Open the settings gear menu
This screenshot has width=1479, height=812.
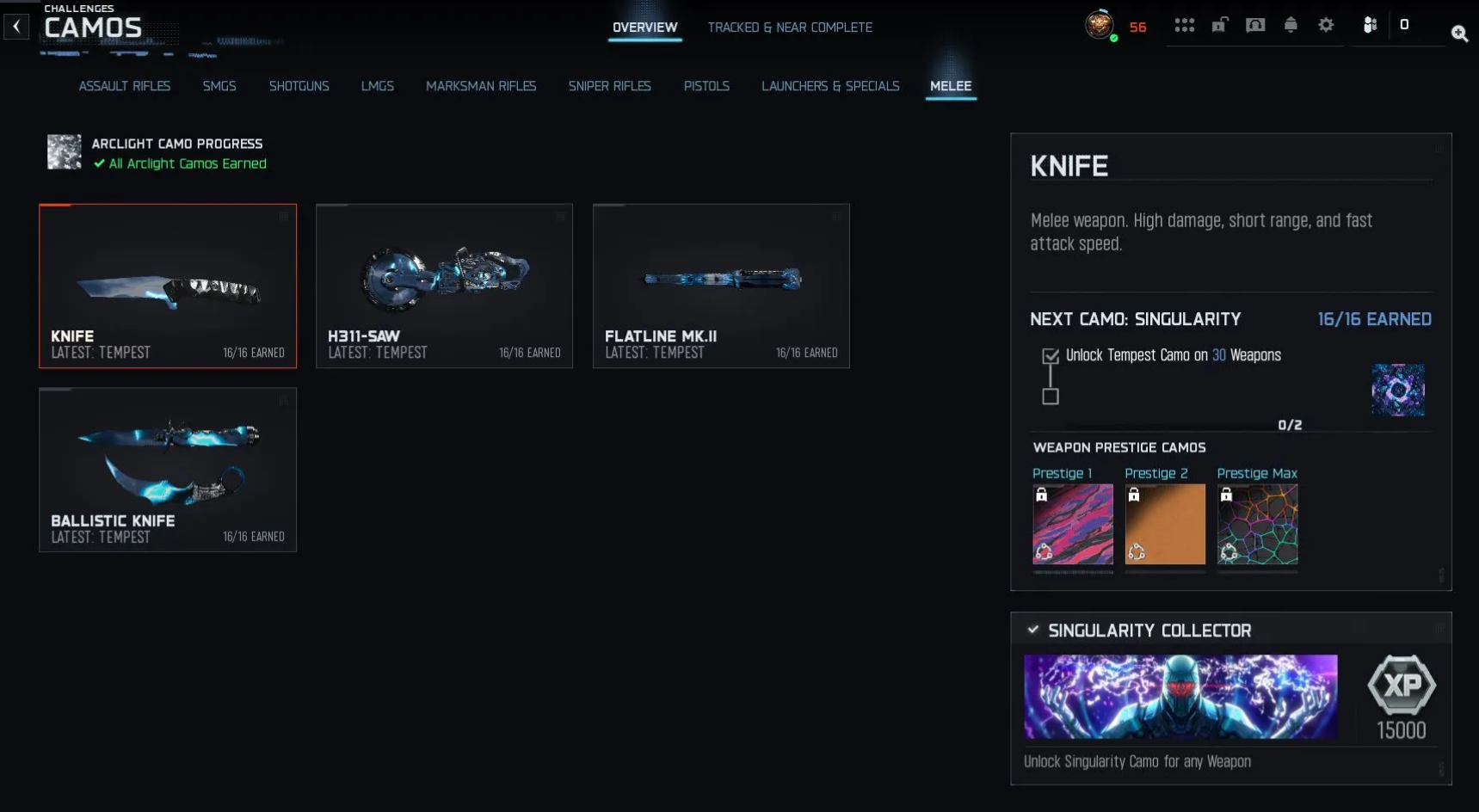pyautogui.click(x=1325, y=25)
